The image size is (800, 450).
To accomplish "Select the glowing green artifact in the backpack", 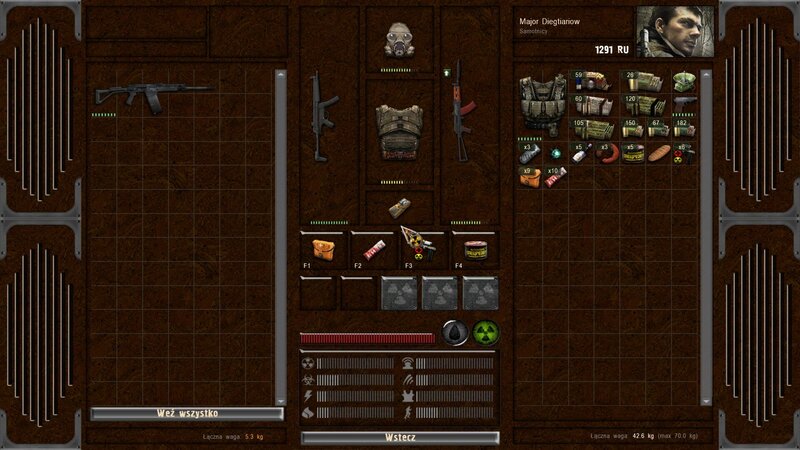I will (557, 154).
